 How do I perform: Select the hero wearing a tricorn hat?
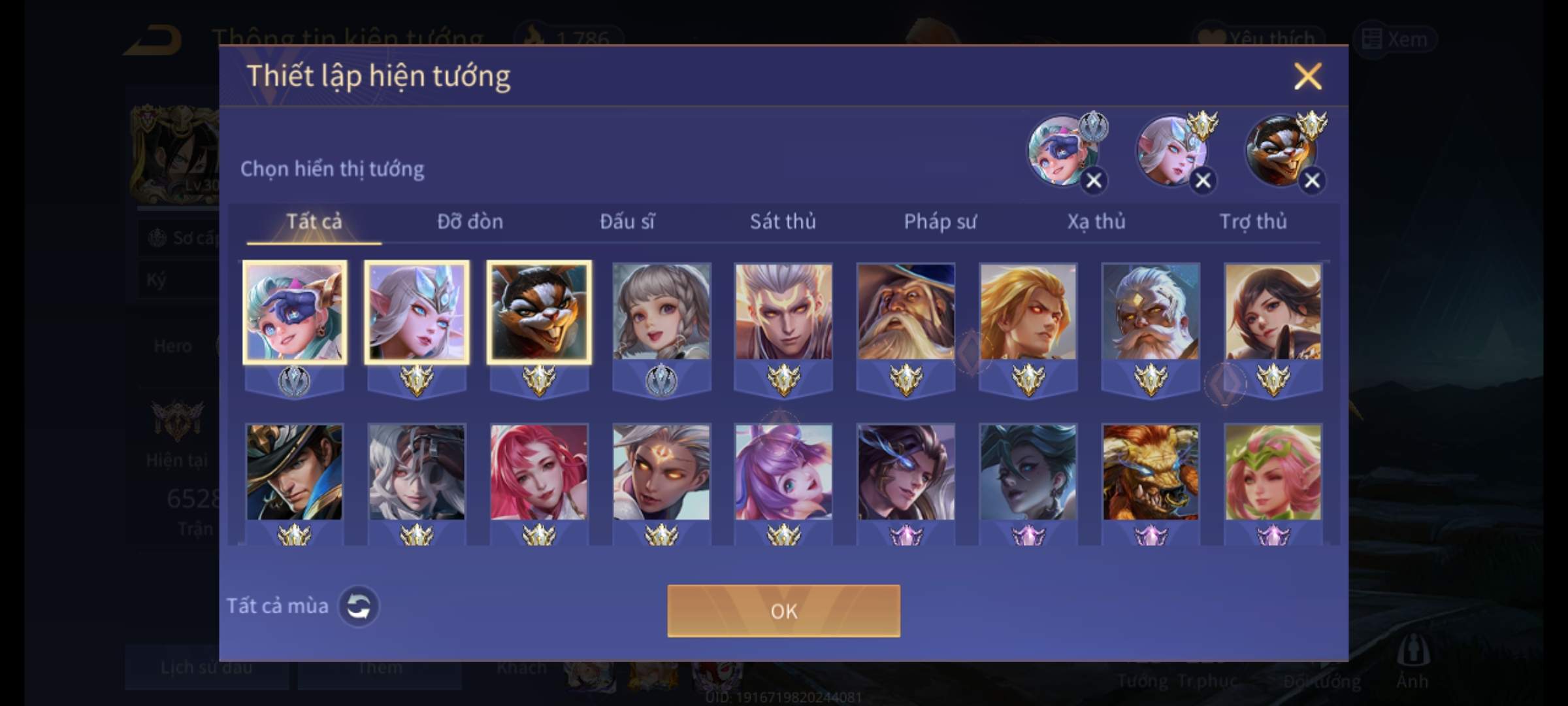294,472
